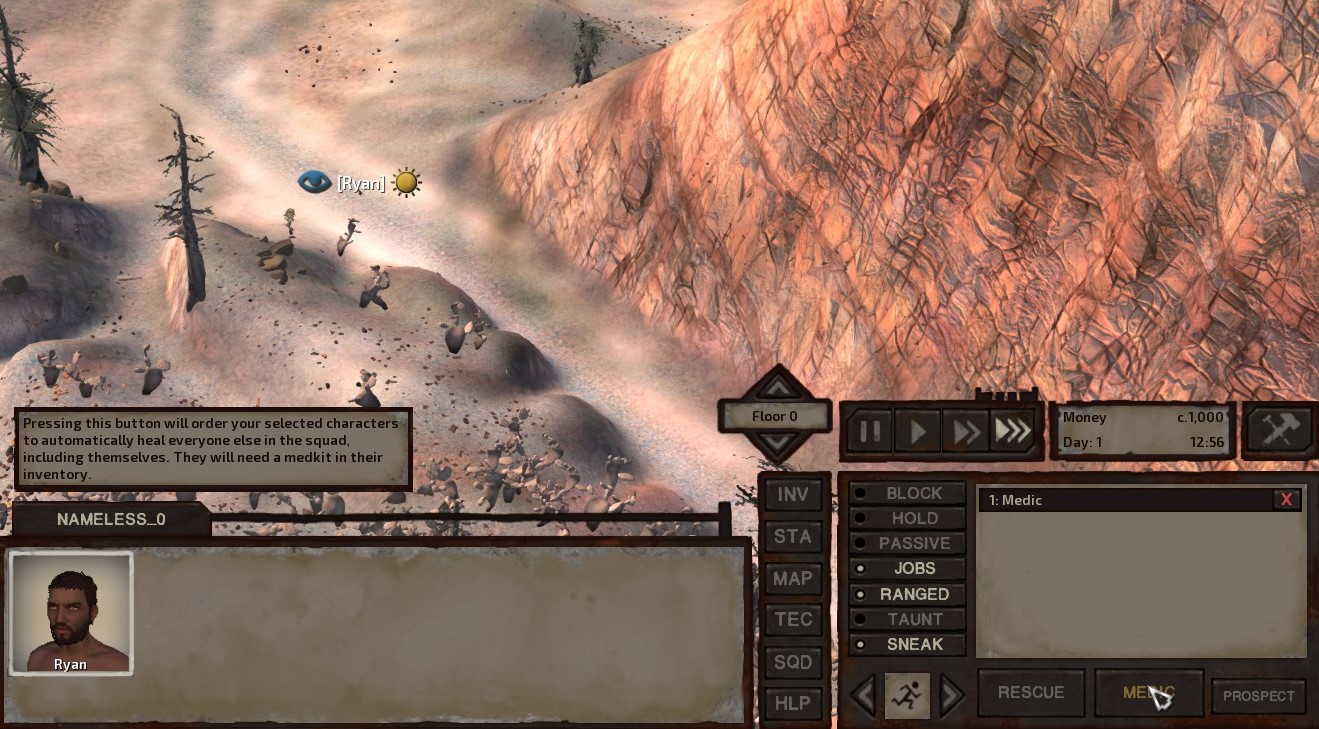Open the character stats panel via STA
The image size is (1319, 729).
pyautogui.click(x=792, y=536)
